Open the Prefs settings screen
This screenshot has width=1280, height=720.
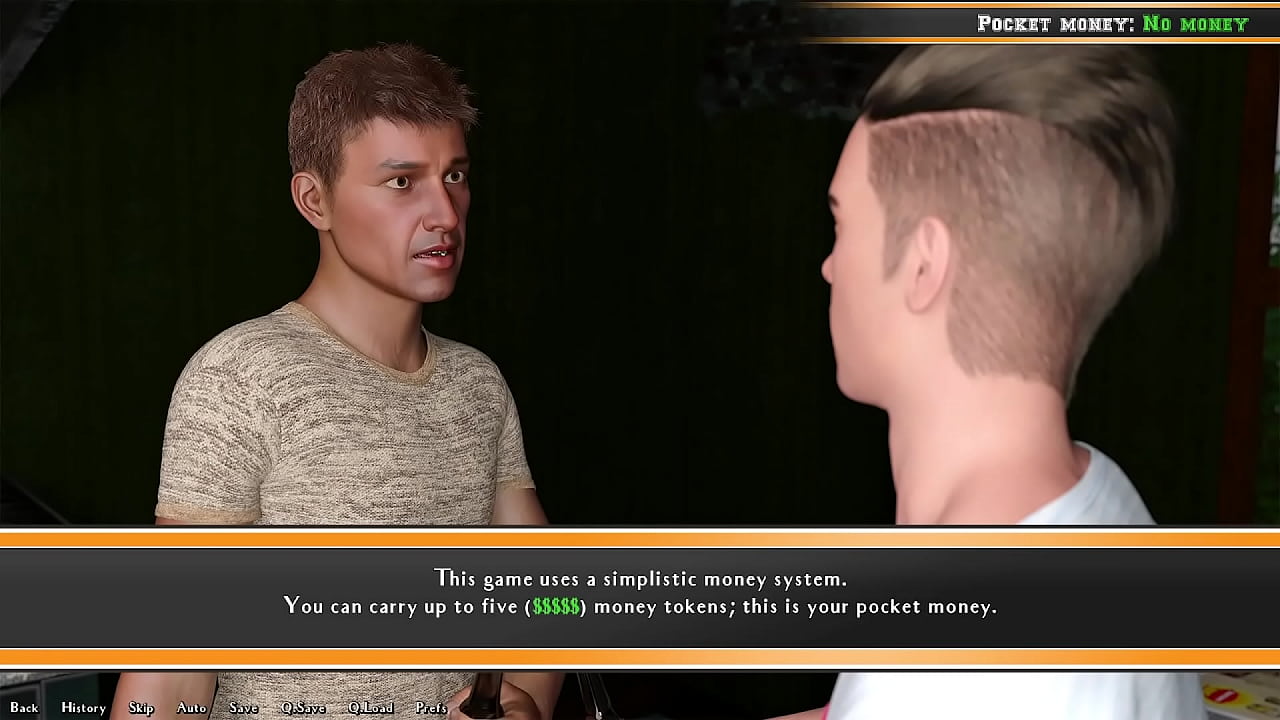(431, 707)
